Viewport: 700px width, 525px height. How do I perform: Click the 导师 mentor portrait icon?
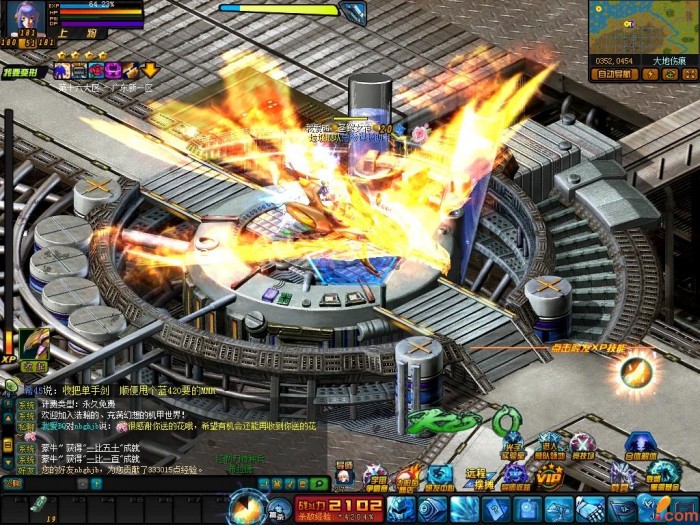coord(344,473)
